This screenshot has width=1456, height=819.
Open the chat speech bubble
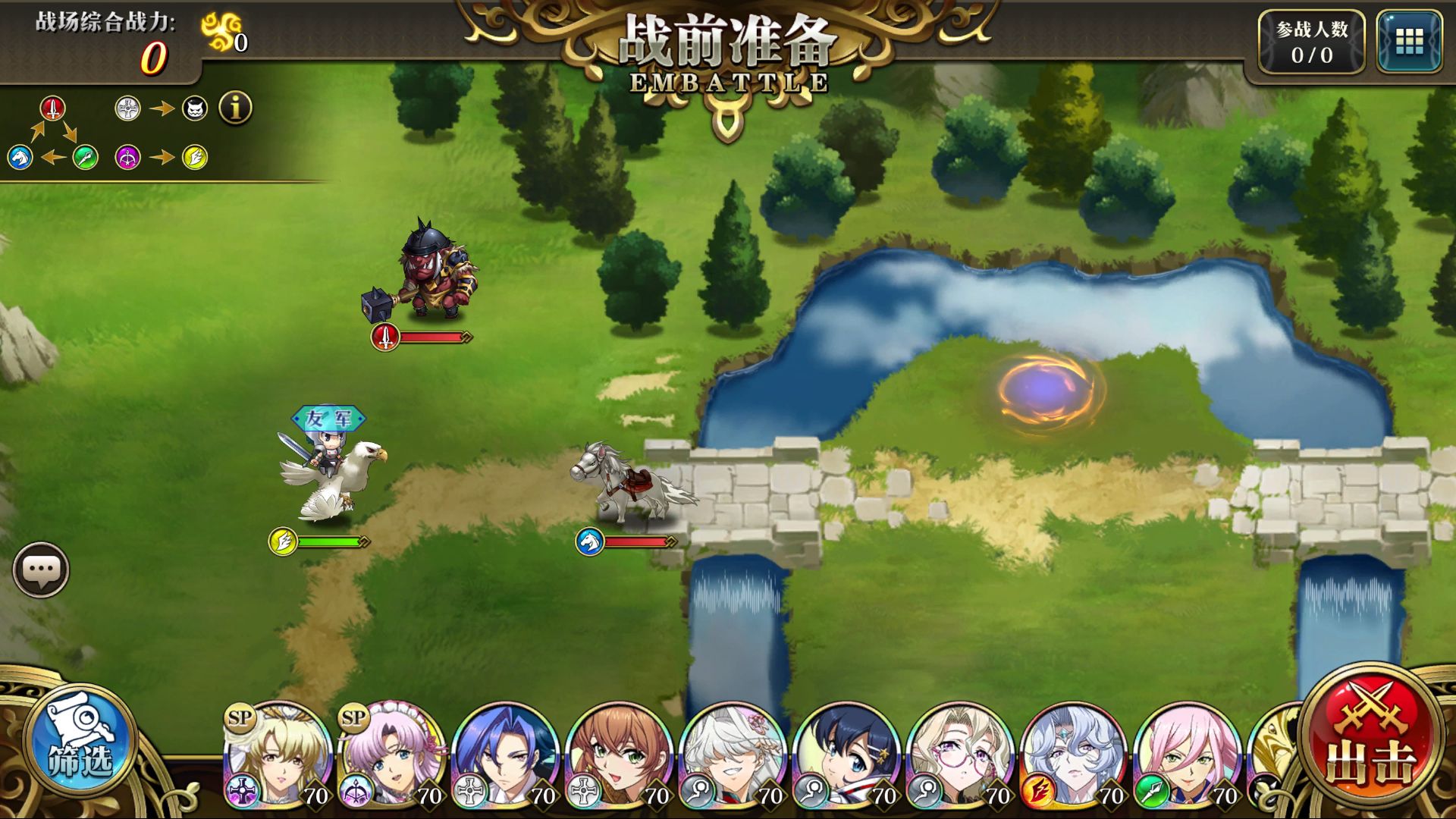tap(41, 570)
